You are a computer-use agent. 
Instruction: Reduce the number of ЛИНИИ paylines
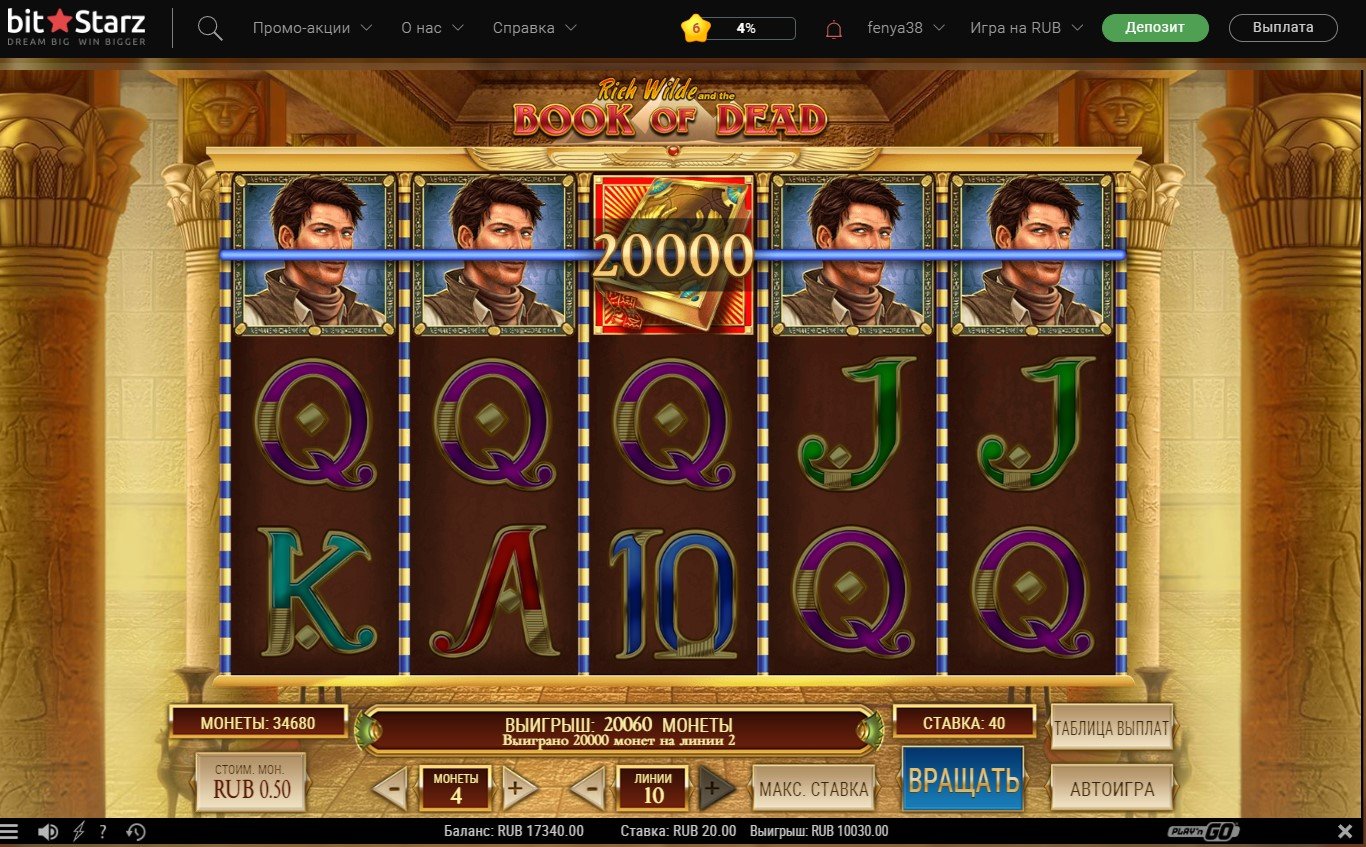click(x=589, y=789)
